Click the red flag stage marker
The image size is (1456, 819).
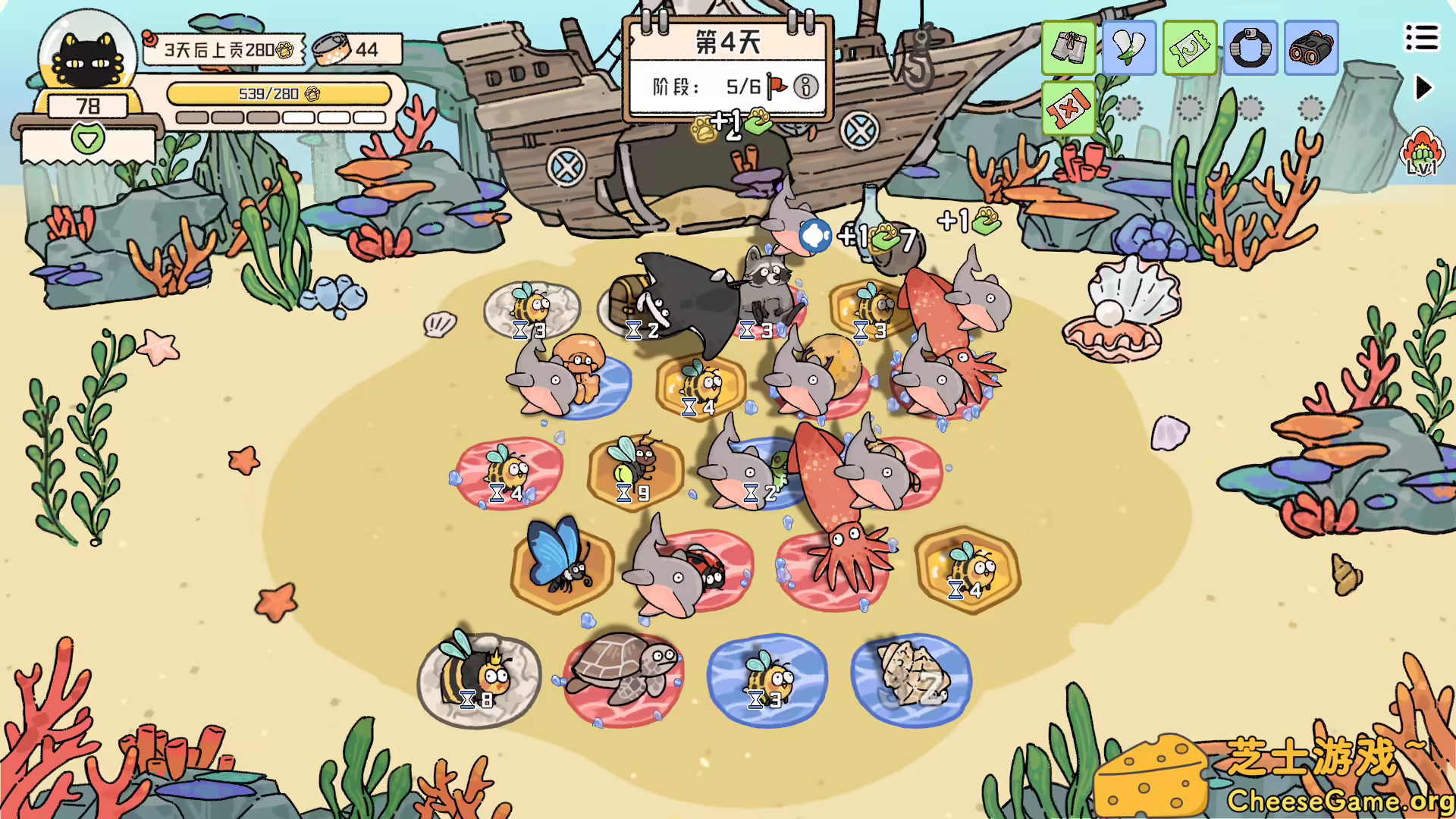click(x=774, y=86)
